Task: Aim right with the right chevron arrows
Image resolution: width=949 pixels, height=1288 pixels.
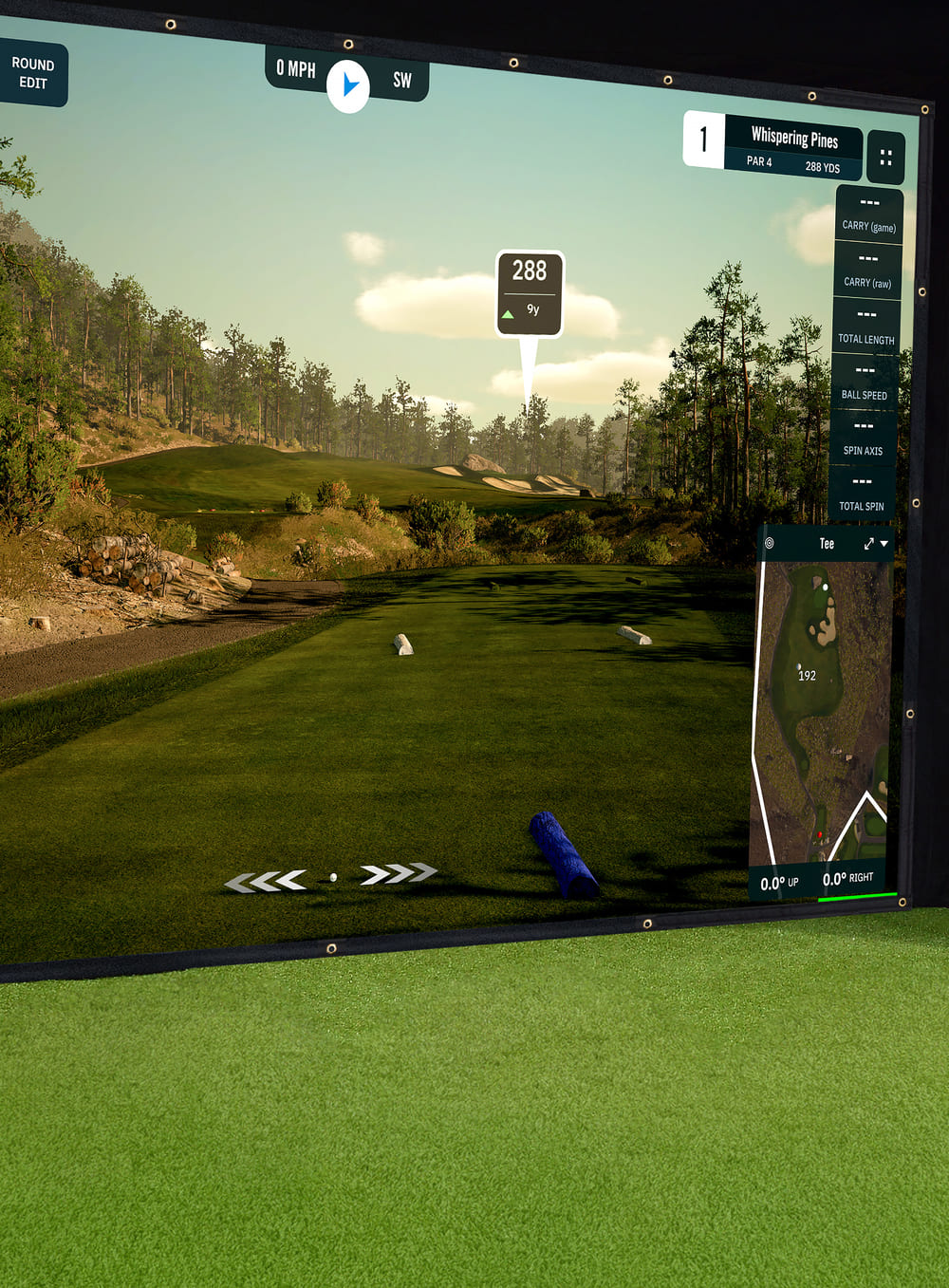Action: (399, 873)
